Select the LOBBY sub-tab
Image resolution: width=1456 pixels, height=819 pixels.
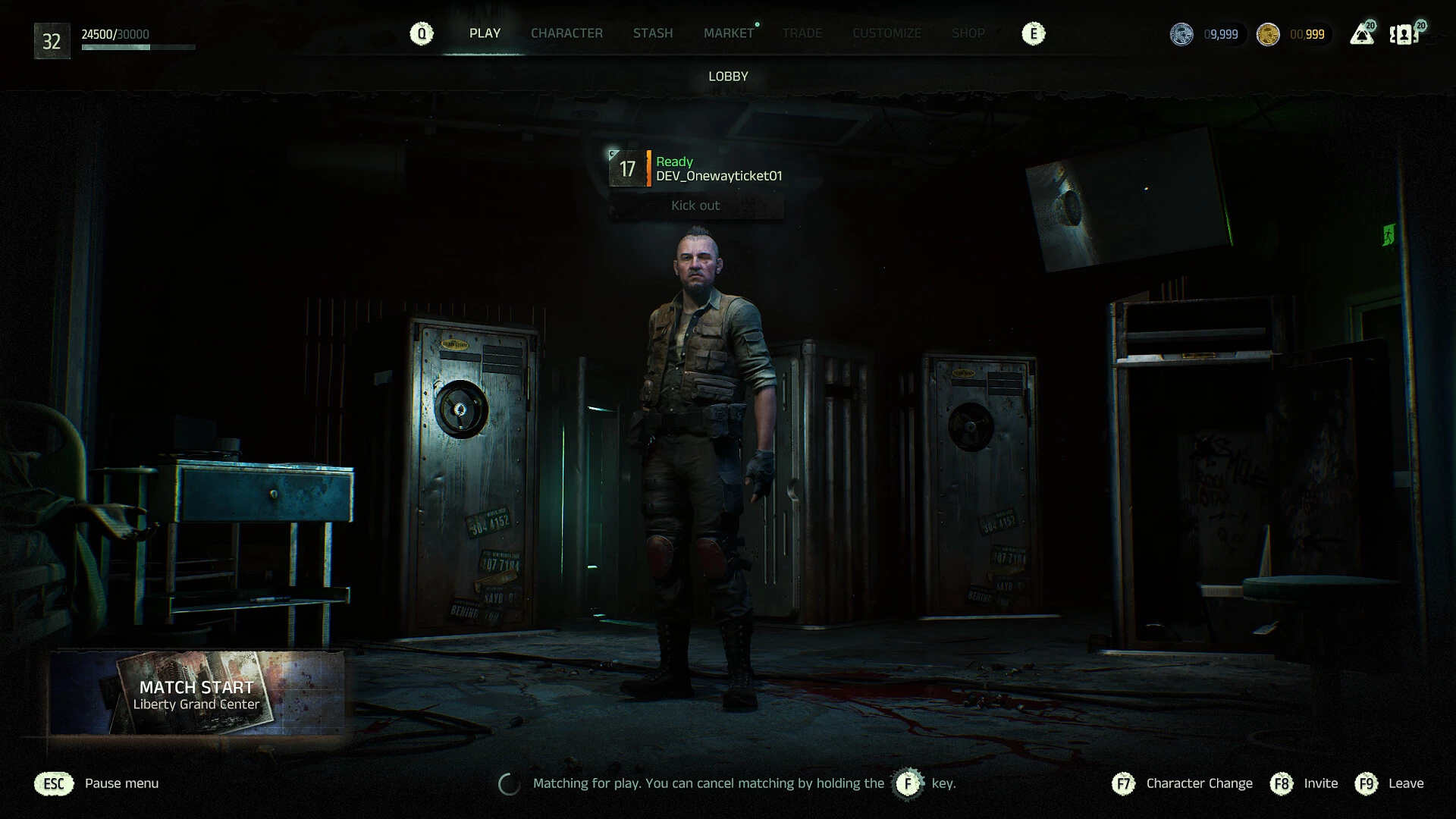point(728,77)
